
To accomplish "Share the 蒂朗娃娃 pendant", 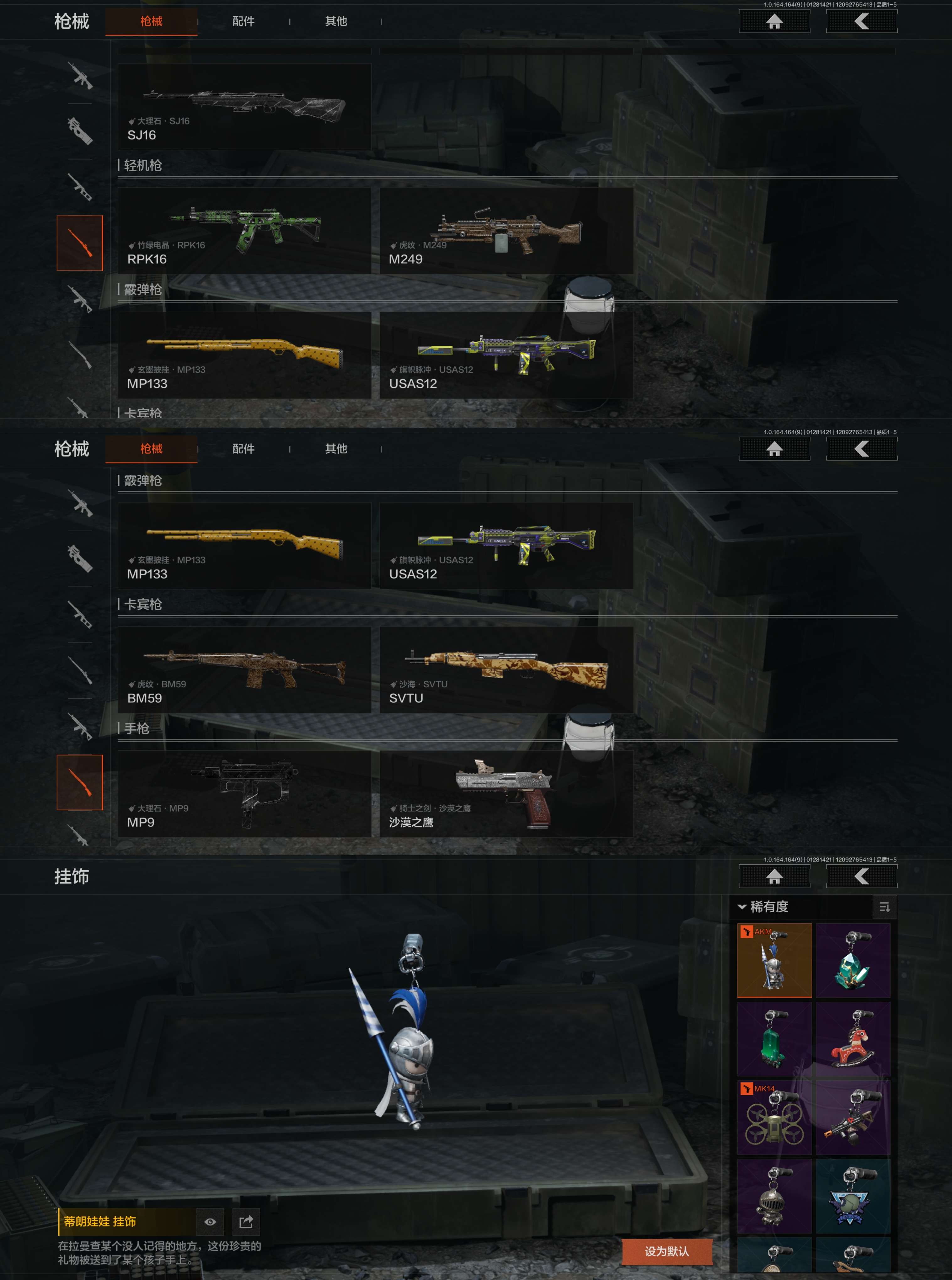I will pos(246,1221).
